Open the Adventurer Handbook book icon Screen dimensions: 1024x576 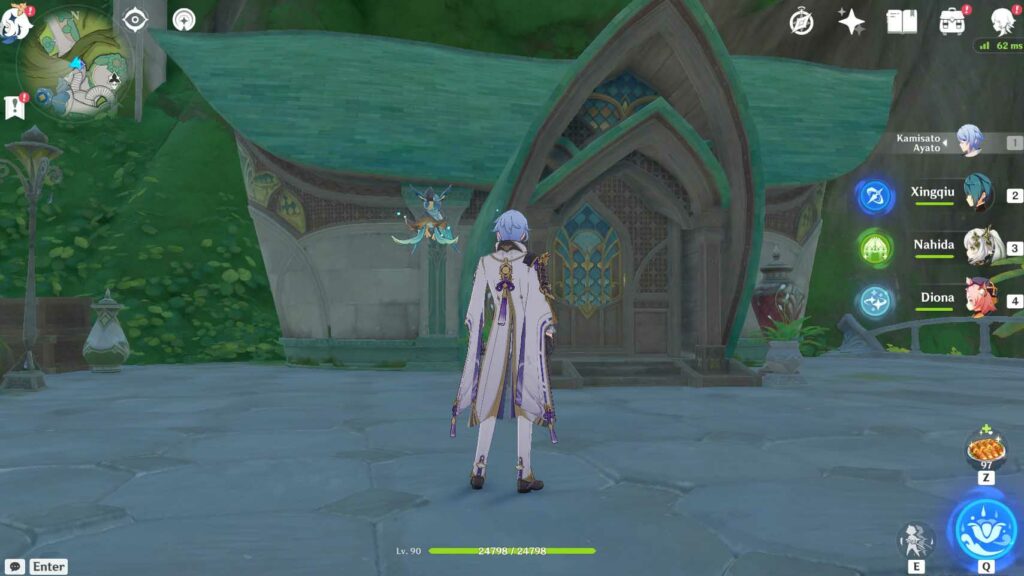901,21
